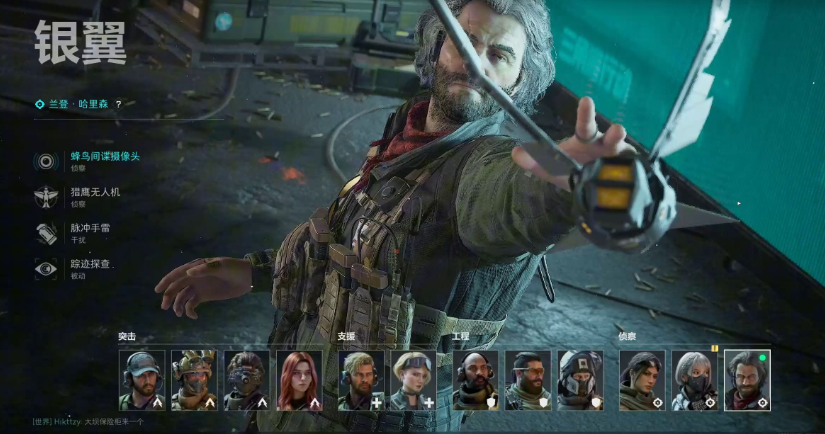Viewport: 825px width, 434px height.
Task: Select the dark-haired female recon operator
Action: coord(642,380)
